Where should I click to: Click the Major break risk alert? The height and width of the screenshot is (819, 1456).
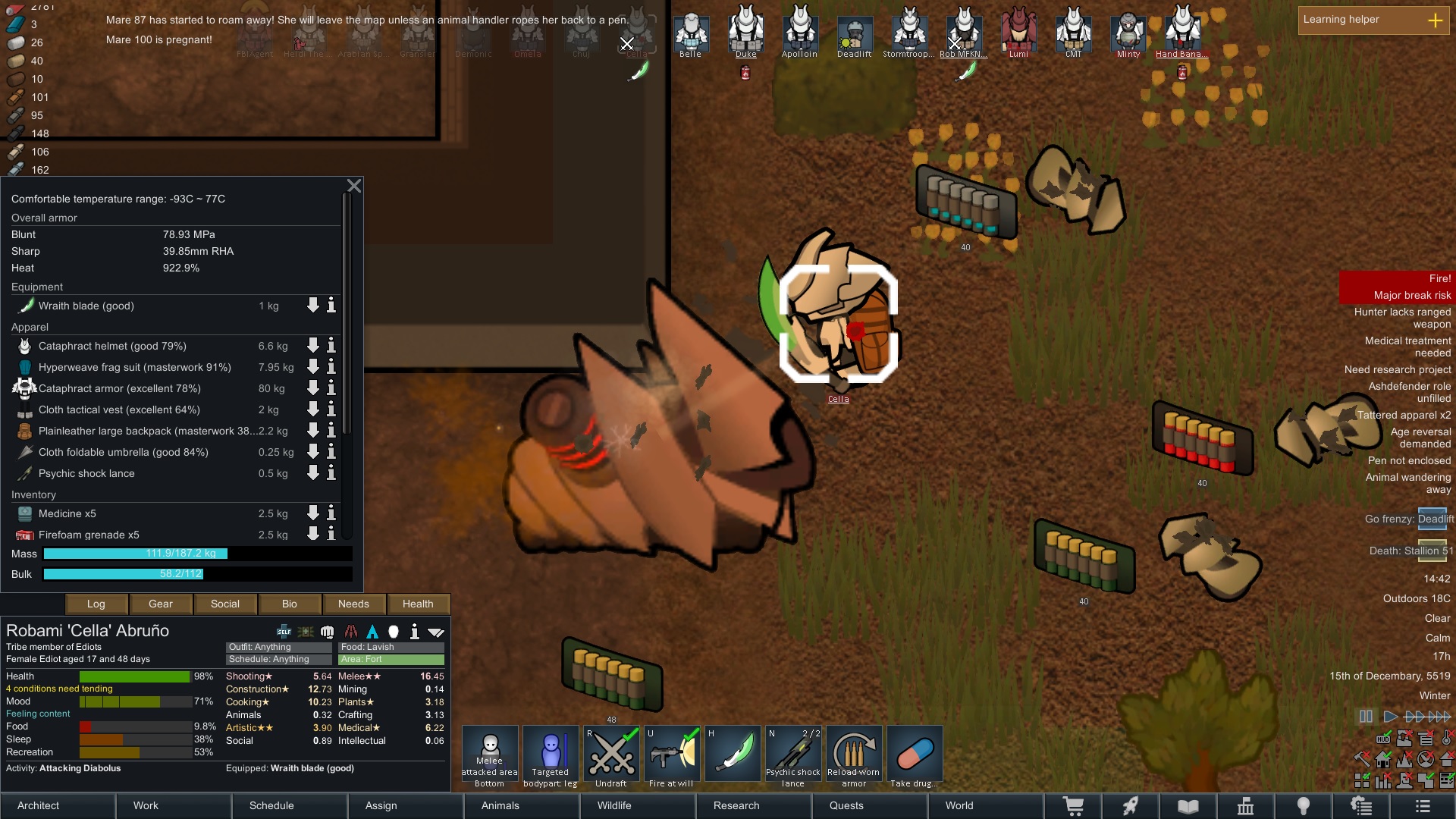(x=1411, y=295)
